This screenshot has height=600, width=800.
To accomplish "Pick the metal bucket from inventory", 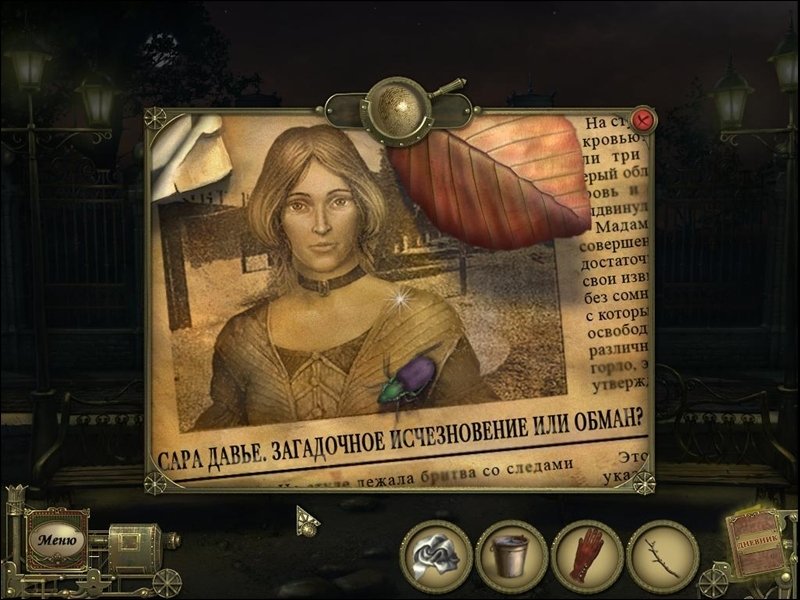I will (x=511, y=555).
